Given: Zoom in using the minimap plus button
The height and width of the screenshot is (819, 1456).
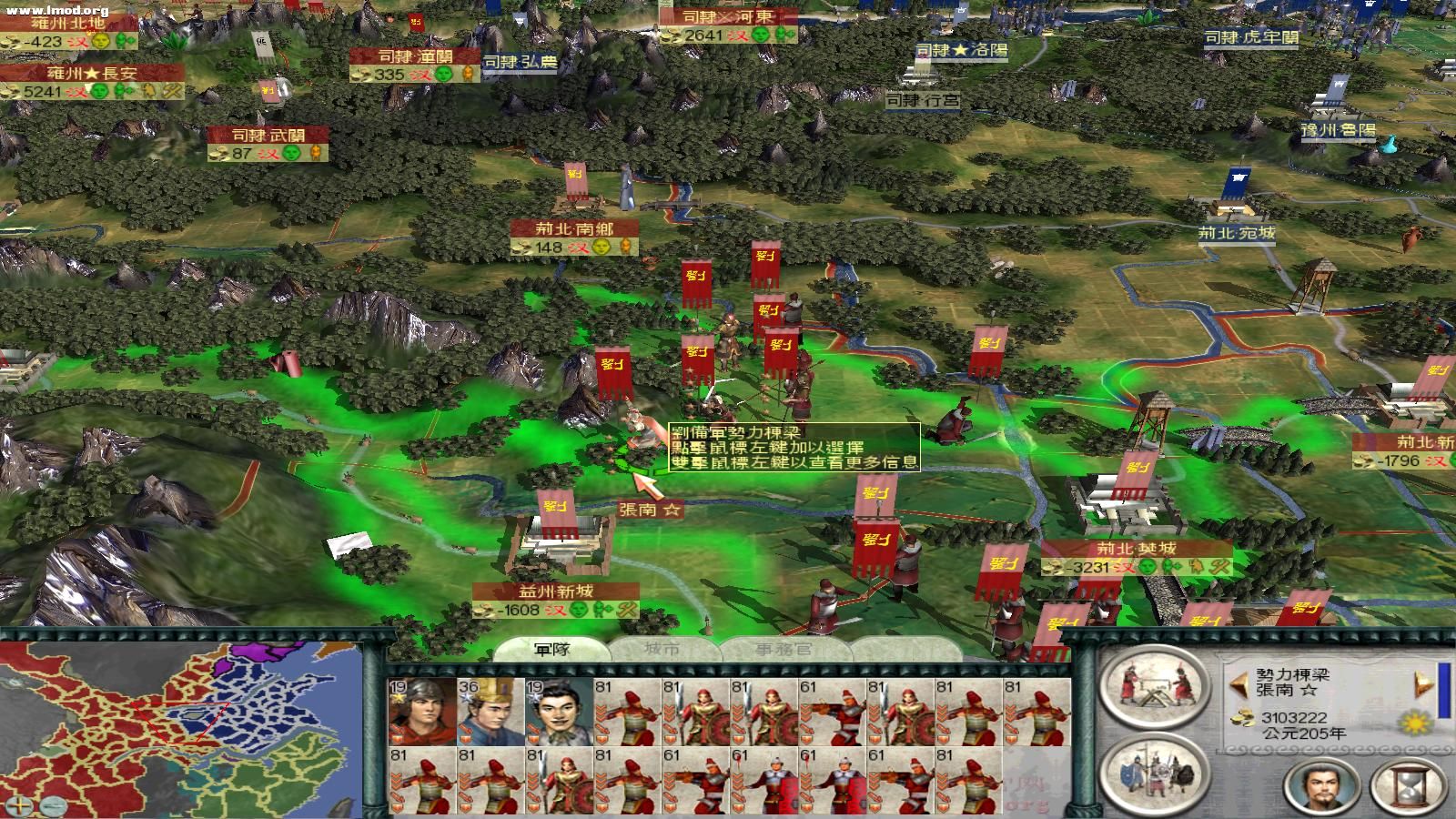Looking at the screenshot, I should (x=19, y=806).
